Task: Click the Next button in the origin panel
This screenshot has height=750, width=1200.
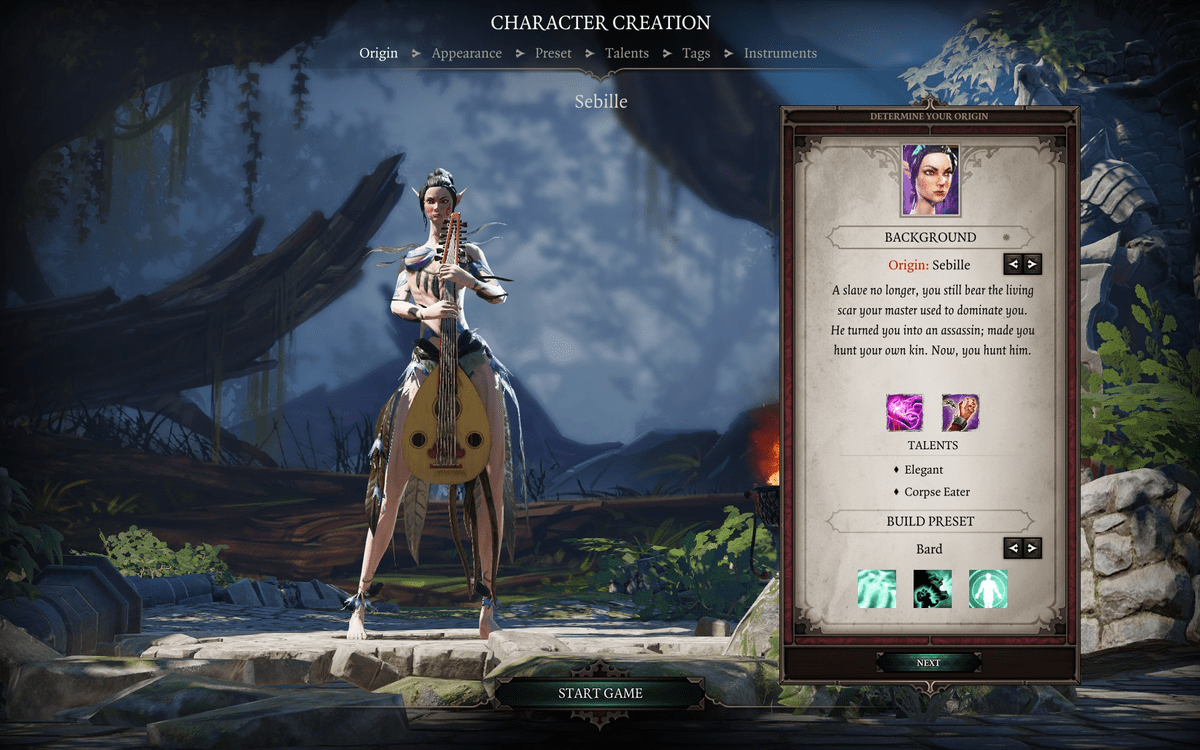Action: click(928, 663)
